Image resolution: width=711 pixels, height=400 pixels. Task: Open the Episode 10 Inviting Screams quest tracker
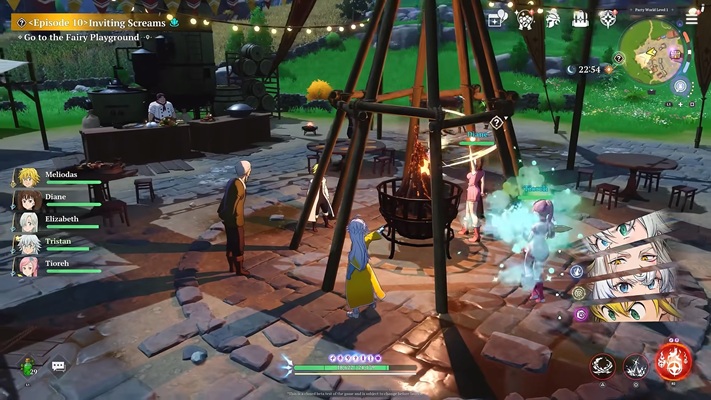[95, 22]
